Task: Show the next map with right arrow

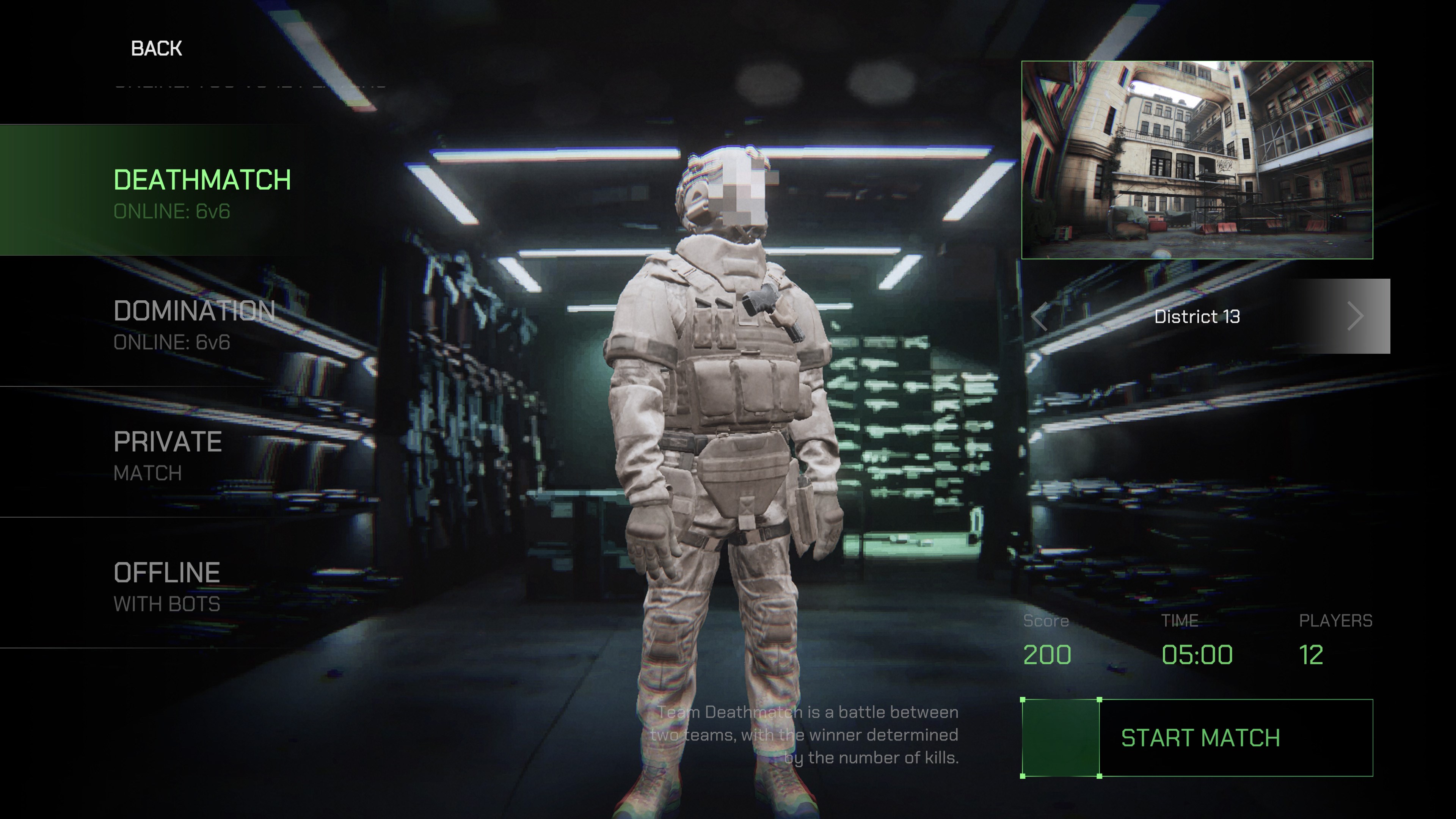Action: [x=1356, y=317]
